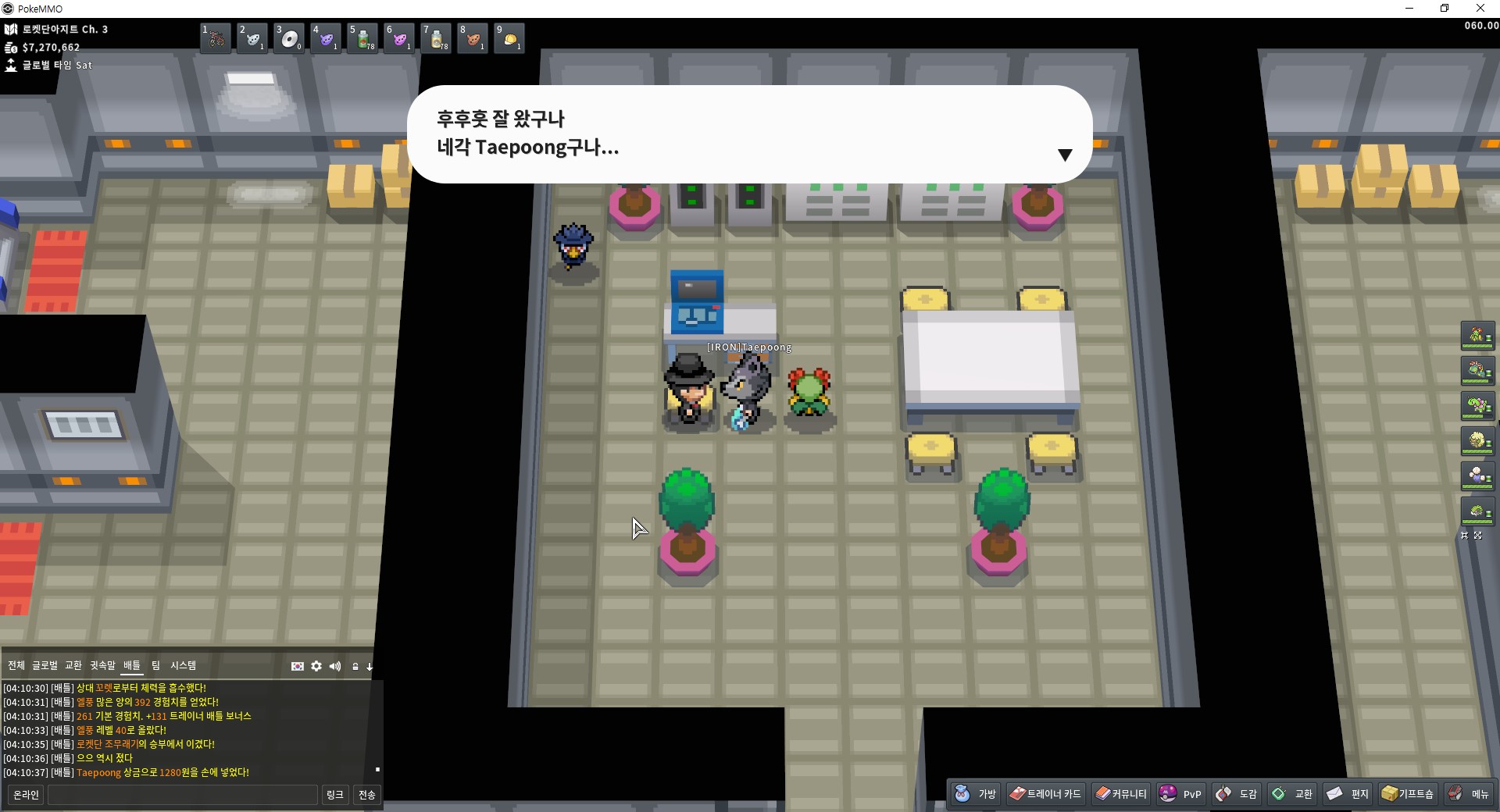The image size is (1500, 812).
Task: Select the yellow item in hotbar slot 9
Action: pyautogui.click(x=509, y=38)
